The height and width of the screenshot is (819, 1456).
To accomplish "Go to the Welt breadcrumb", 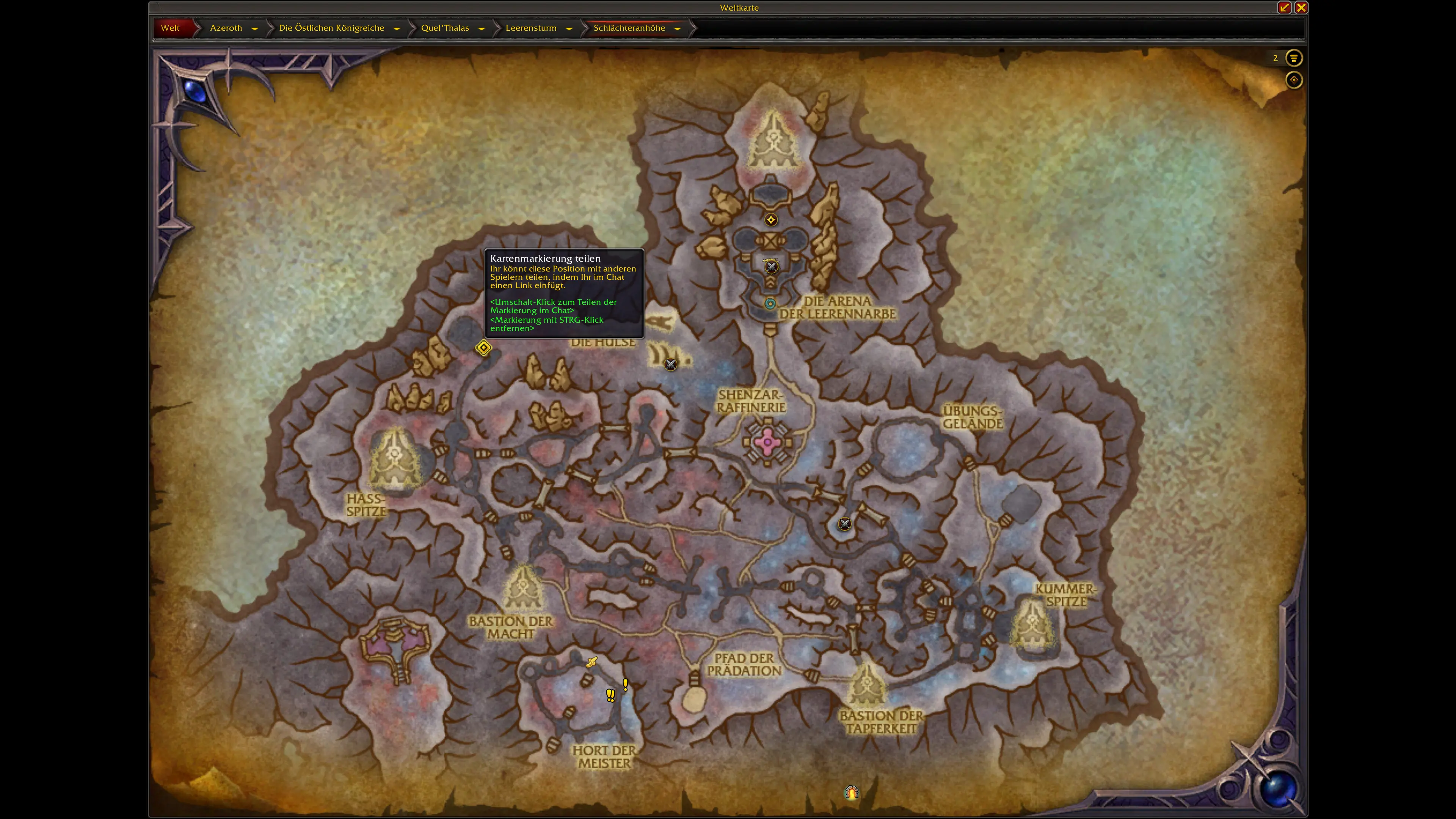I will [170, 28].
